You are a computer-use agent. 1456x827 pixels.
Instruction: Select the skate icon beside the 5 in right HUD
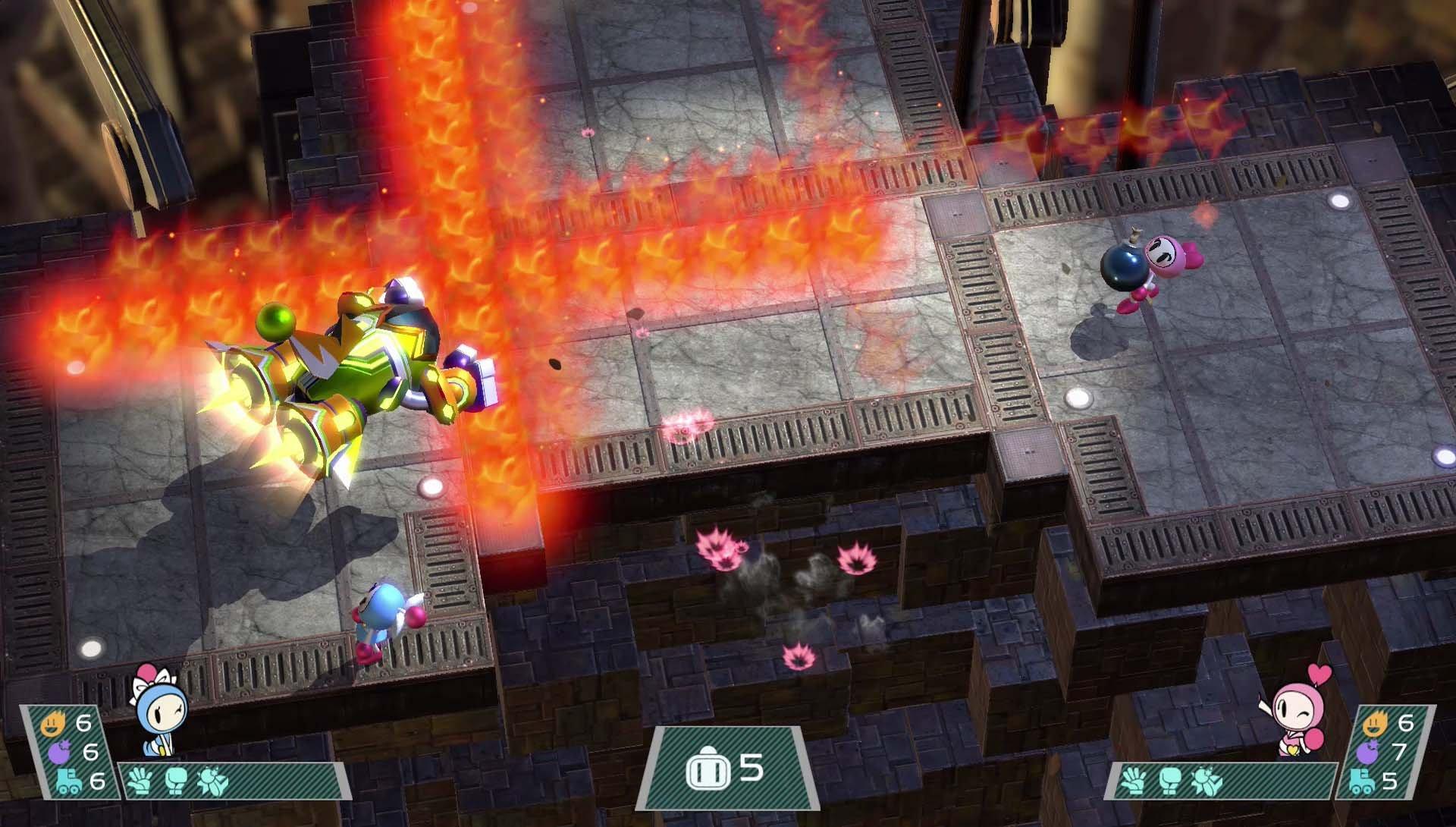pyautogui.click(x=1361, y=781)
